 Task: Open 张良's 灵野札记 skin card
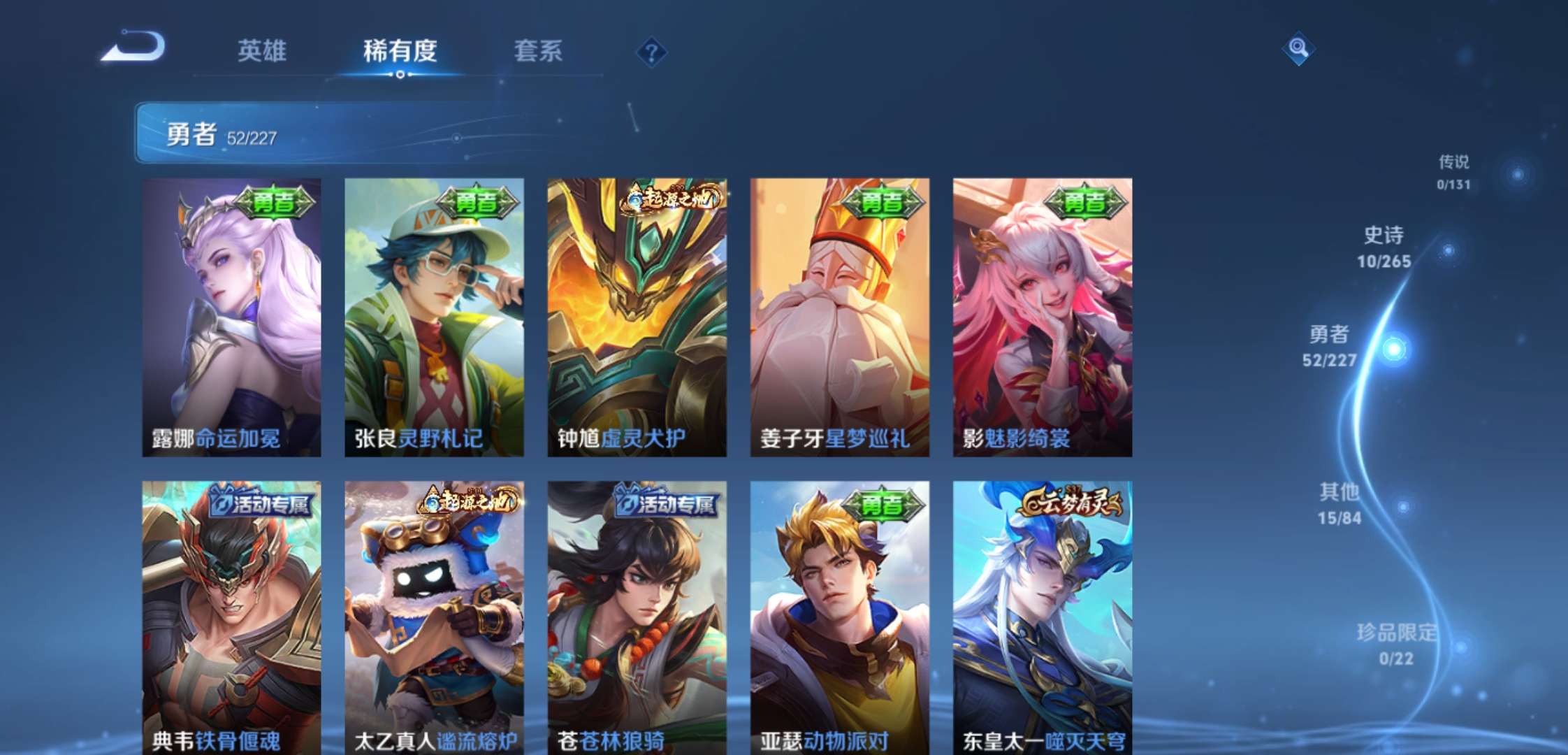[x=434, y=315]
